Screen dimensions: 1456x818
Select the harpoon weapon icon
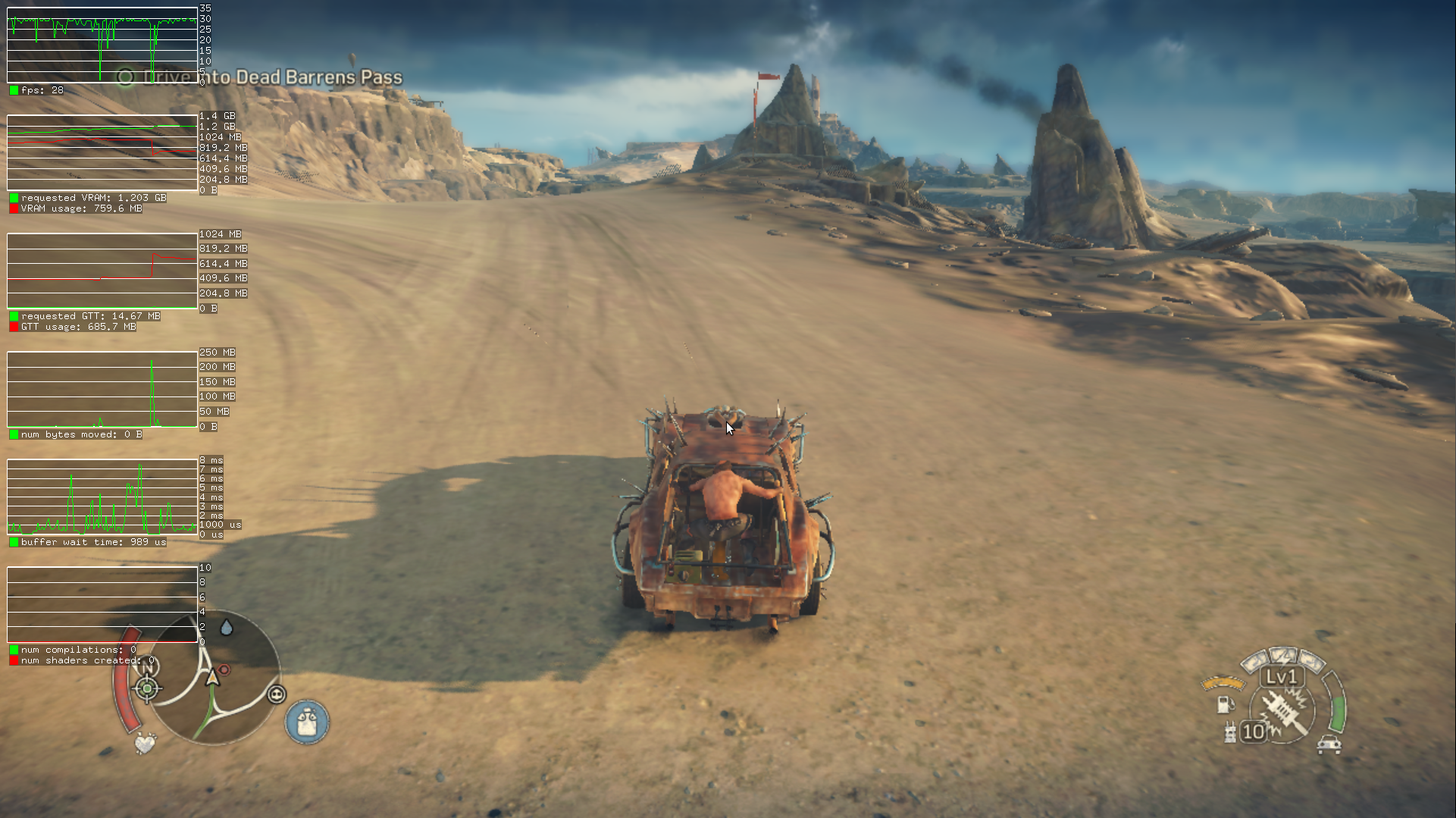(x=1285, y=711)
